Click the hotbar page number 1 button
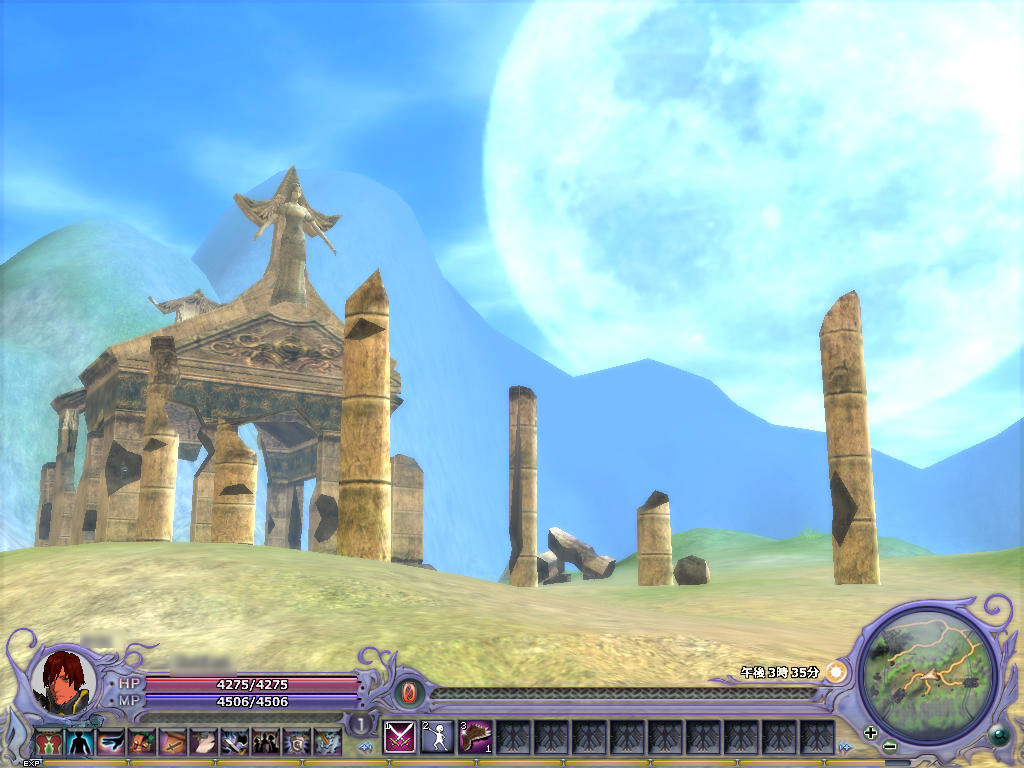 [360, 724]
